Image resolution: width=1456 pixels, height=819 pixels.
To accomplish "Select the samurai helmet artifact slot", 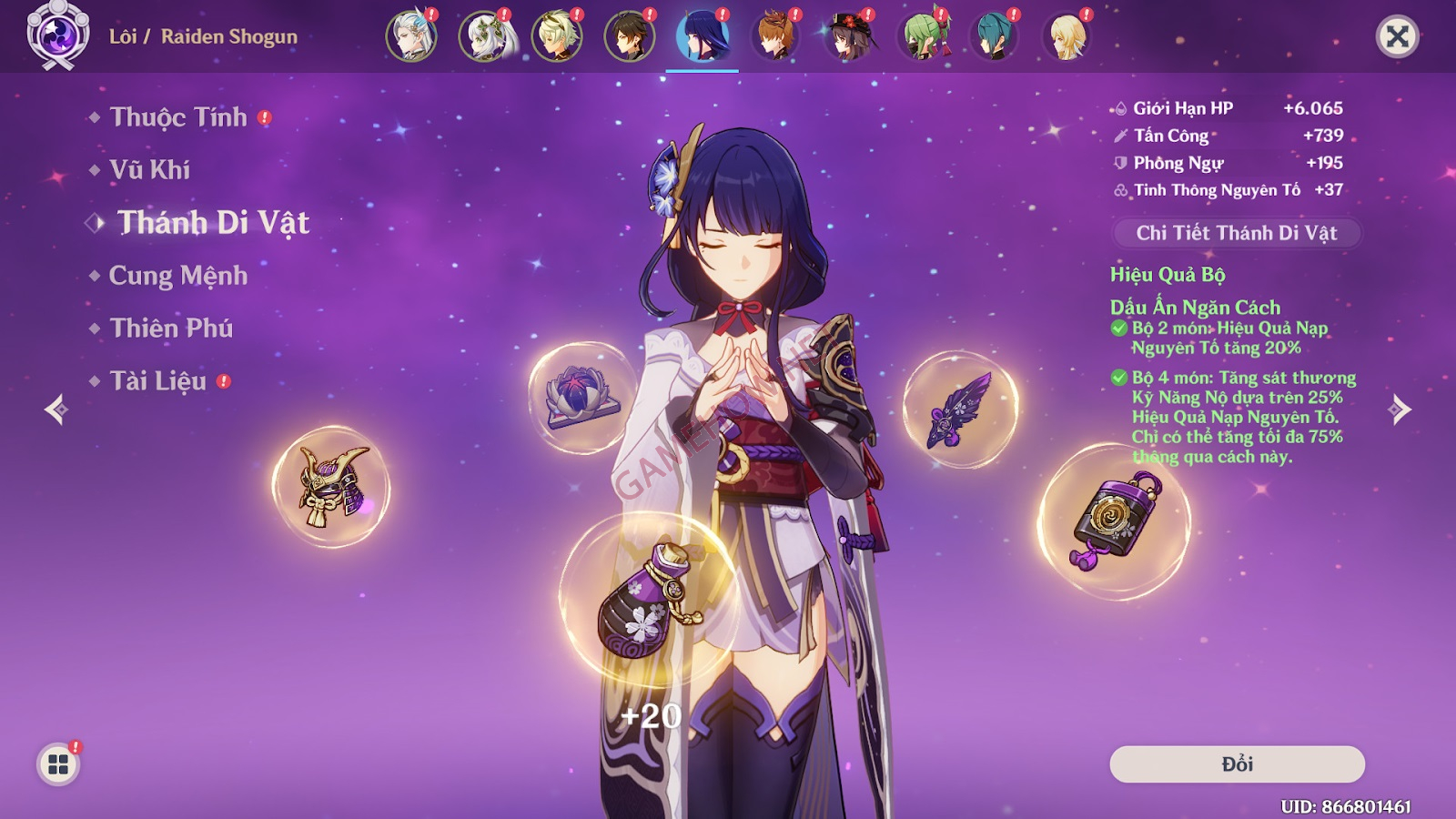I will point(331,487).
